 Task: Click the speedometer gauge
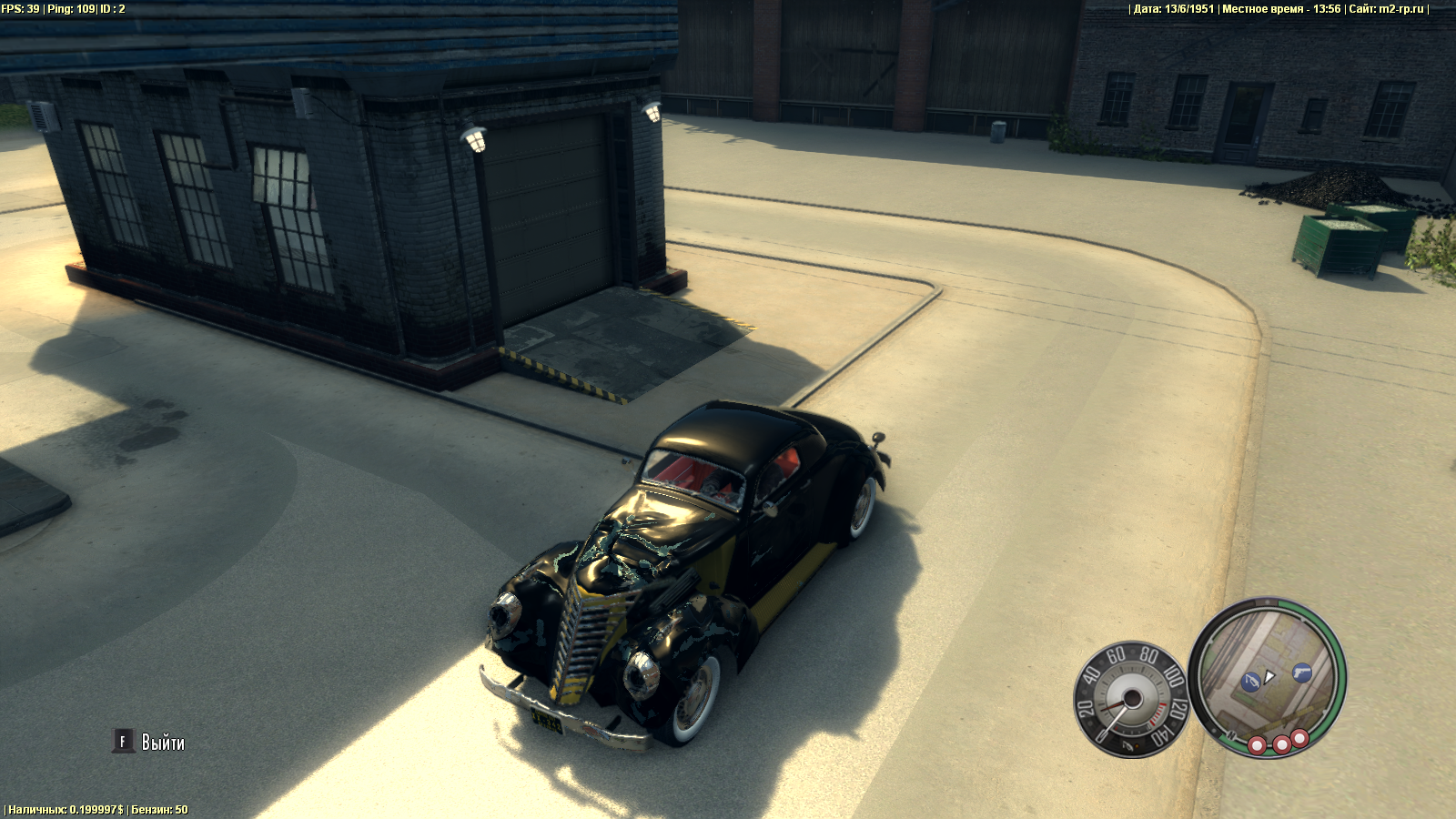click(1131, 699)
